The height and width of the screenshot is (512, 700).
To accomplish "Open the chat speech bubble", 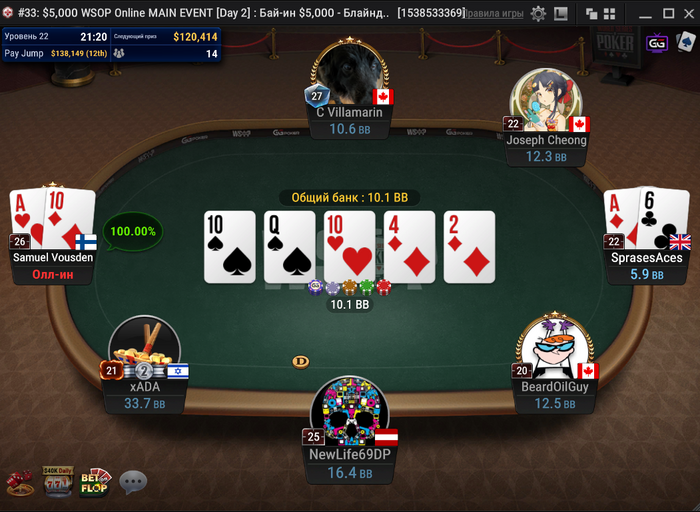I will click(x=133, y=483).
